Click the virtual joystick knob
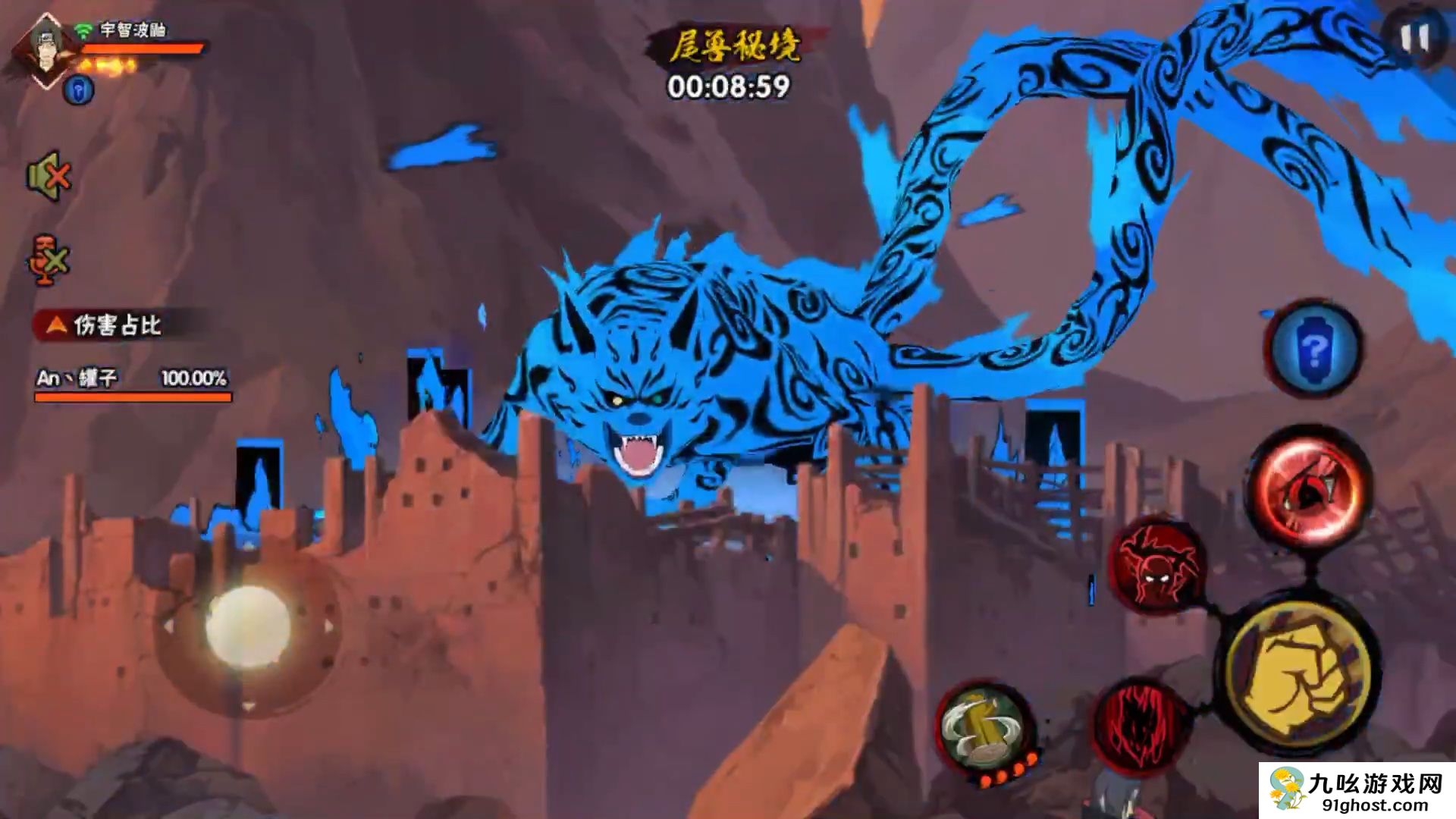1456x819 pixels. (248, 626)
